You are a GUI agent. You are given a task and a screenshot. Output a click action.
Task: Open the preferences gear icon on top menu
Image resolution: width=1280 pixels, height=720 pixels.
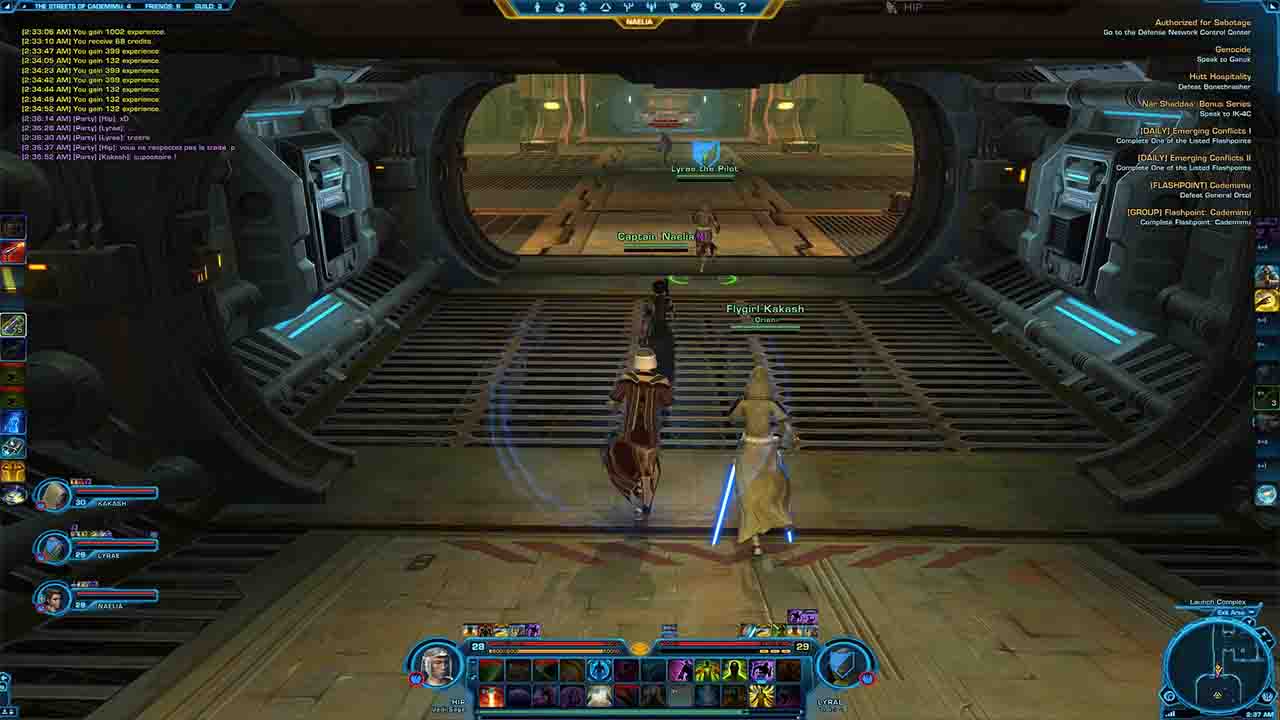pyautogui.click(x=719, y=8)
